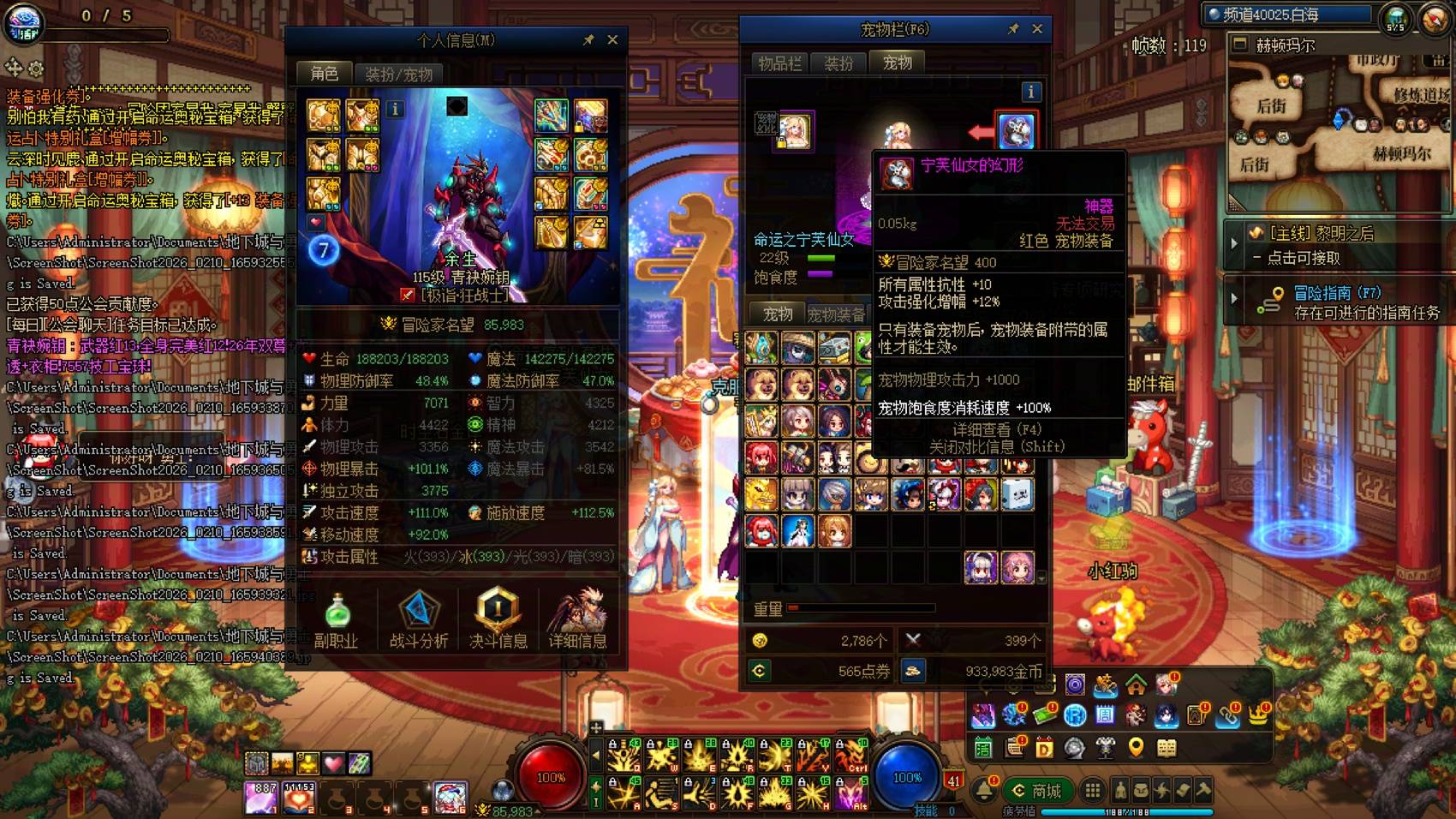Image resolution: width=1456 pixels, height=819 pixels.
Task: Open 决斗信息 duel info medal icon
Action: [498, 610]
